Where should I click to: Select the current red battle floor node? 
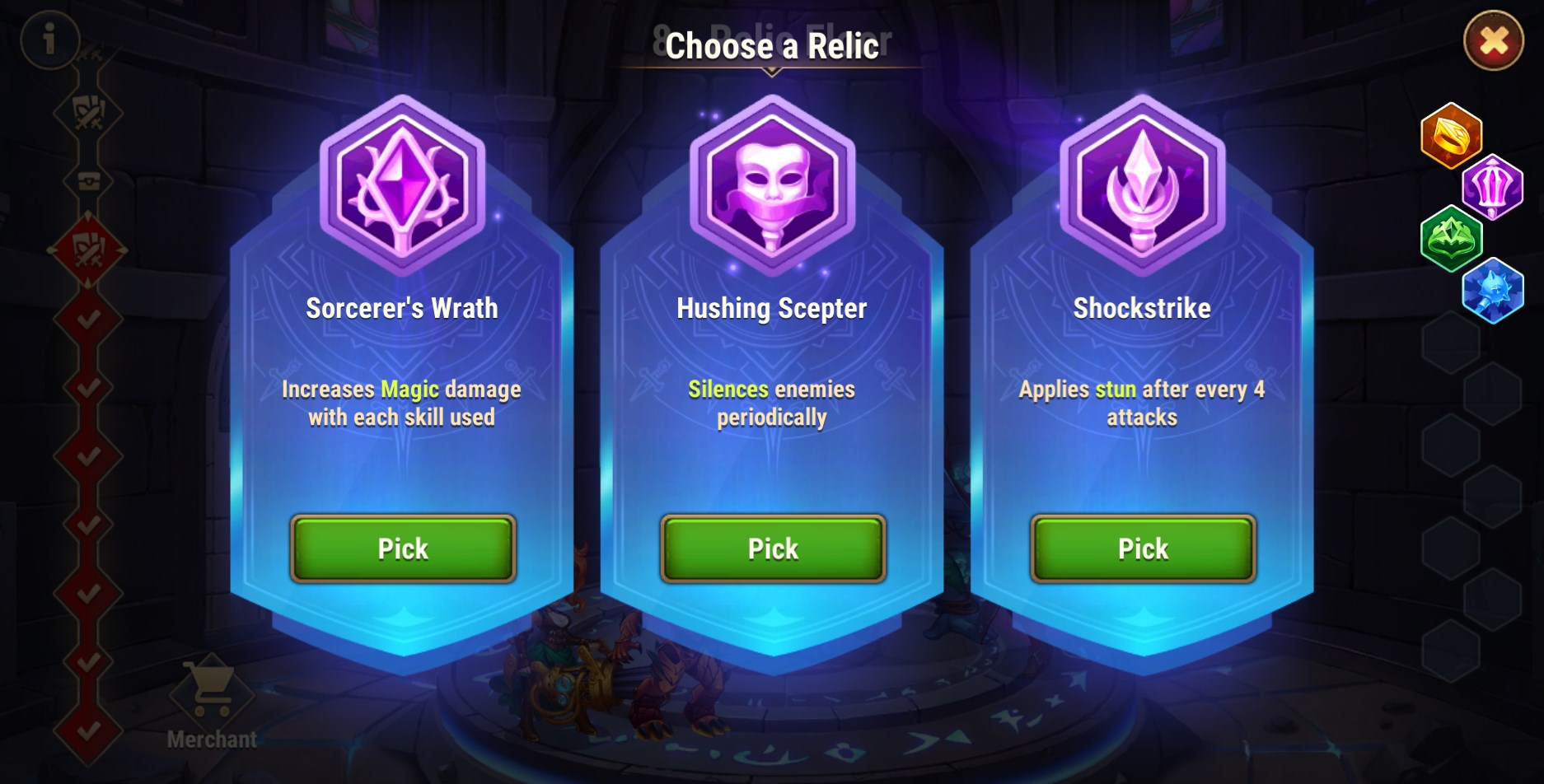88,250
